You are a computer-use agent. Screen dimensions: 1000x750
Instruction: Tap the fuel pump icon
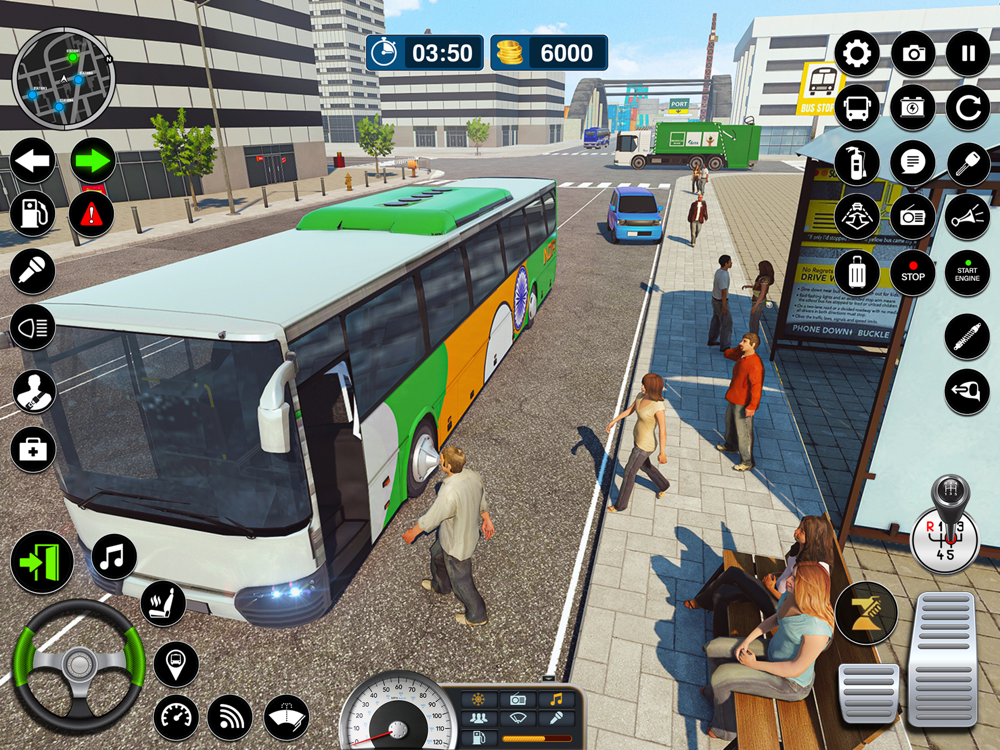33,213
